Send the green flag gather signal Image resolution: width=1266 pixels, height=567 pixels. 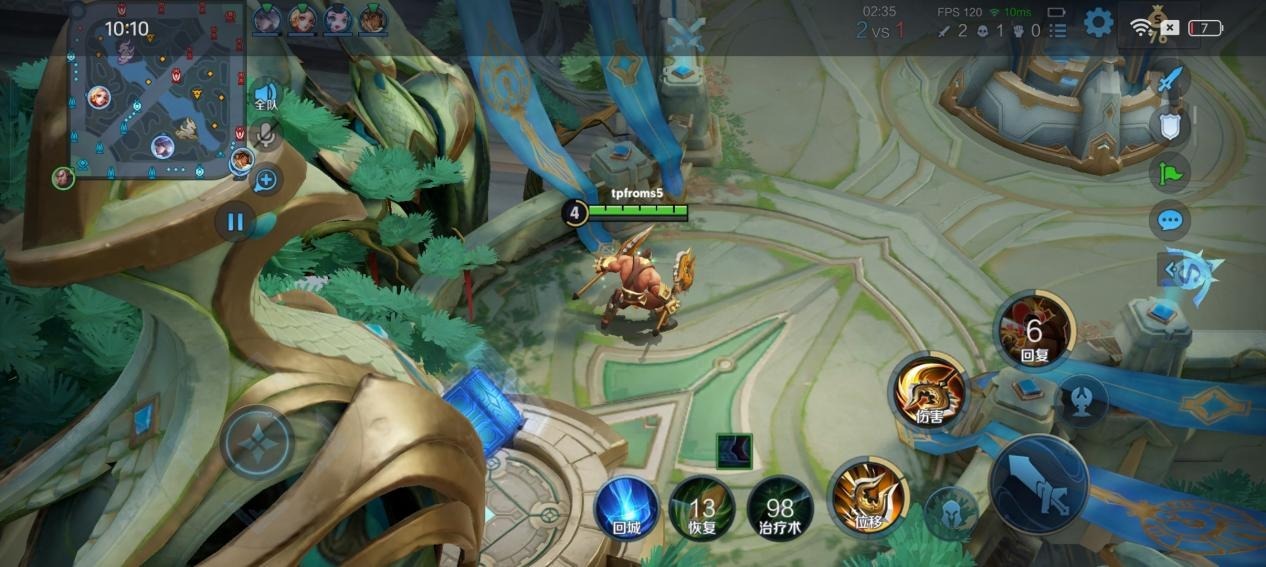click(x=1169, y=172)
